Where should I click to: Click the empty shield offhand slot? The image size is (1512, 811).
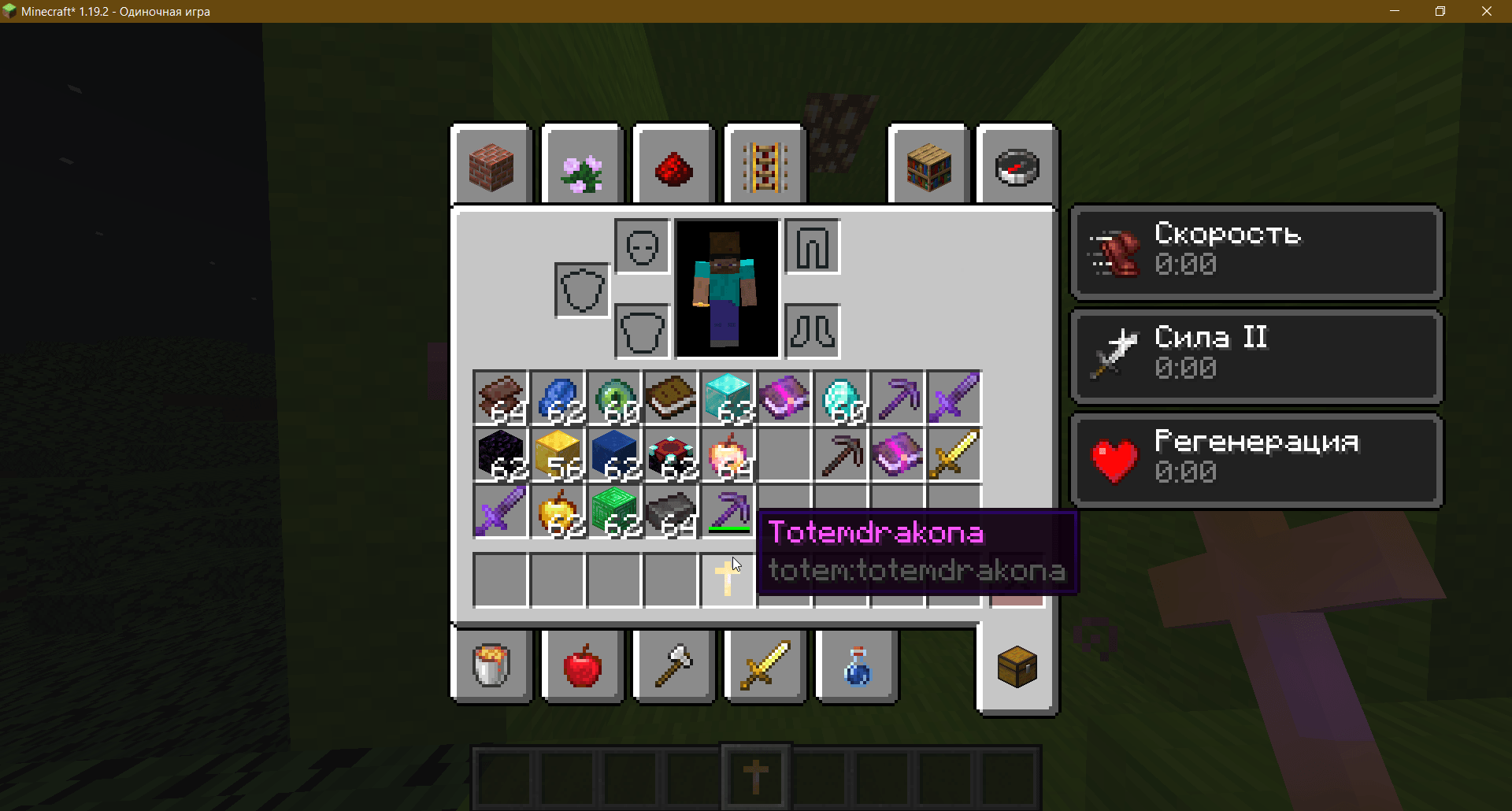582,289
